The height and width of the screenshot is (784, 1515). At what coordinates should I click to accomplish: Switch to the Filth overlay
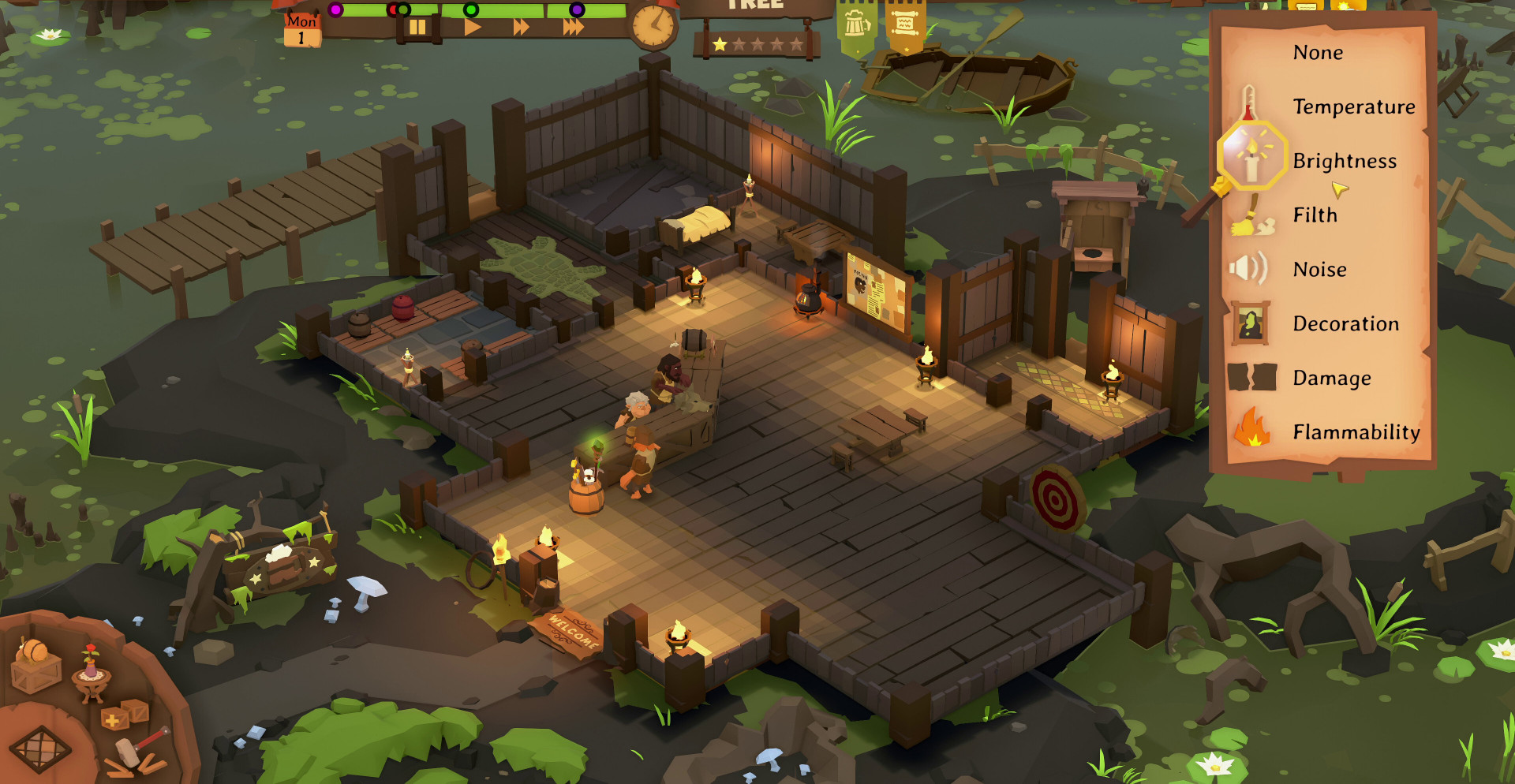[x=1315, y=215]
